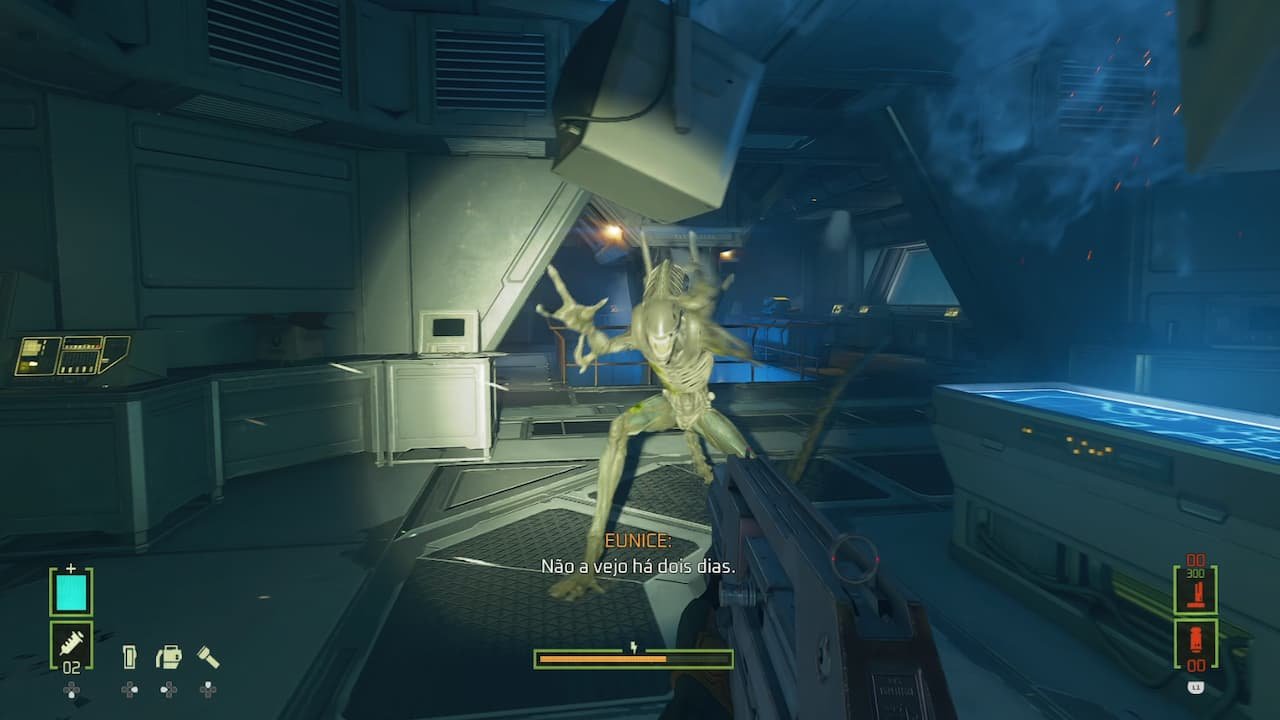
Task: Select the pulse rifle ammo slot
Action: [1195, 590]
